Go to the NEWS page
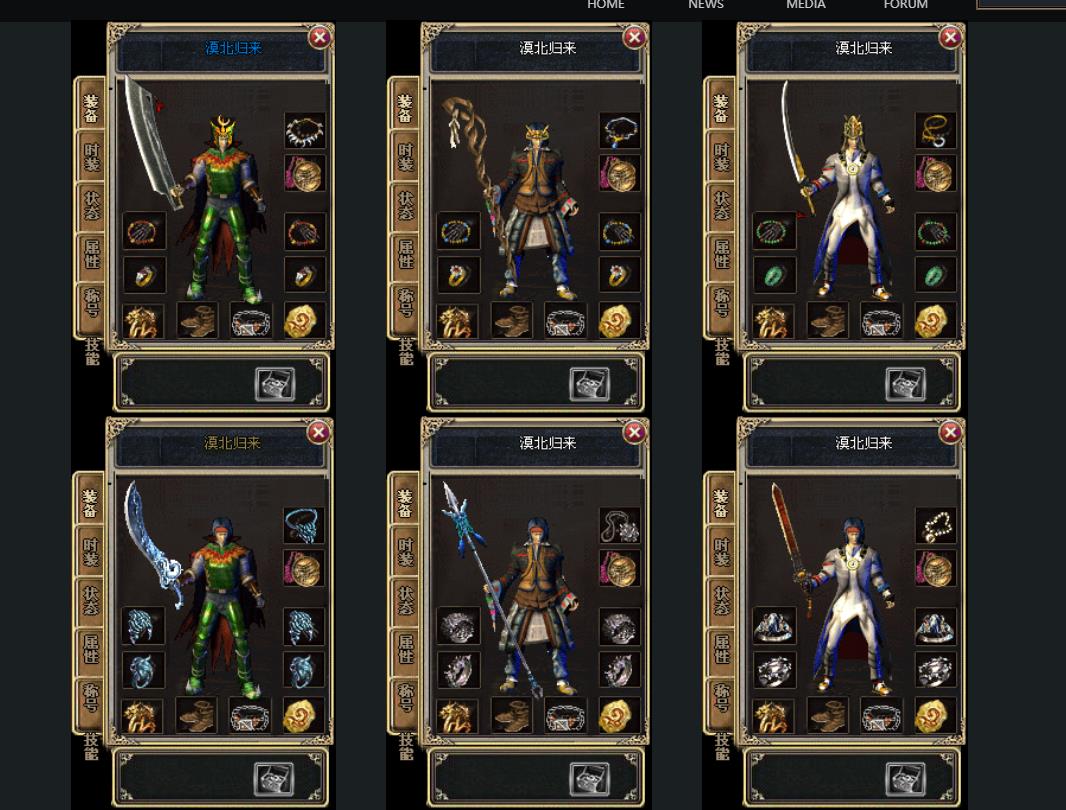 click(x=705, y=5)
